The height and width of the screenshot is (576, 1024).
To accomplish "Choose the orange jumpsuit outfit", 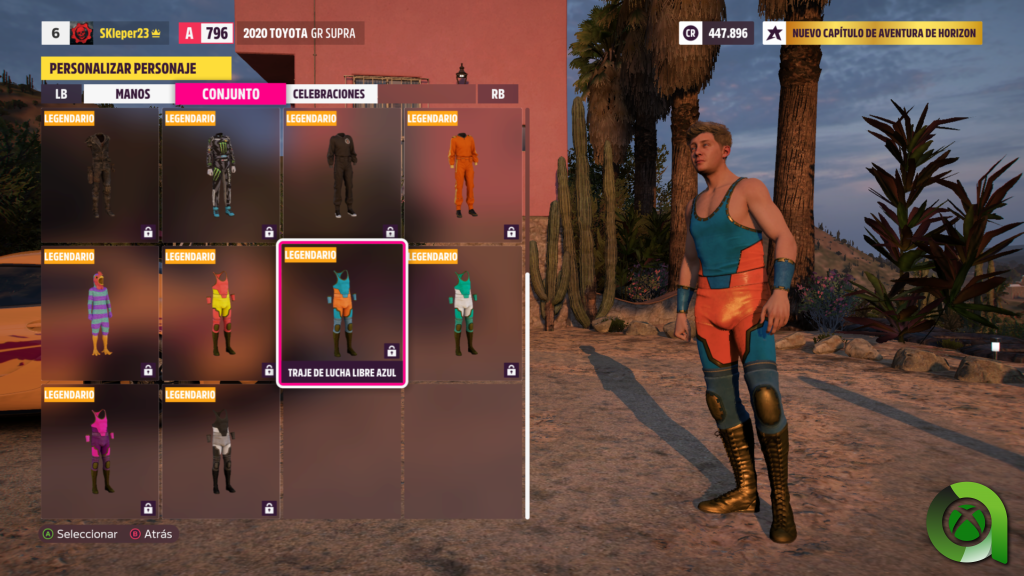I will coord(463,175).
